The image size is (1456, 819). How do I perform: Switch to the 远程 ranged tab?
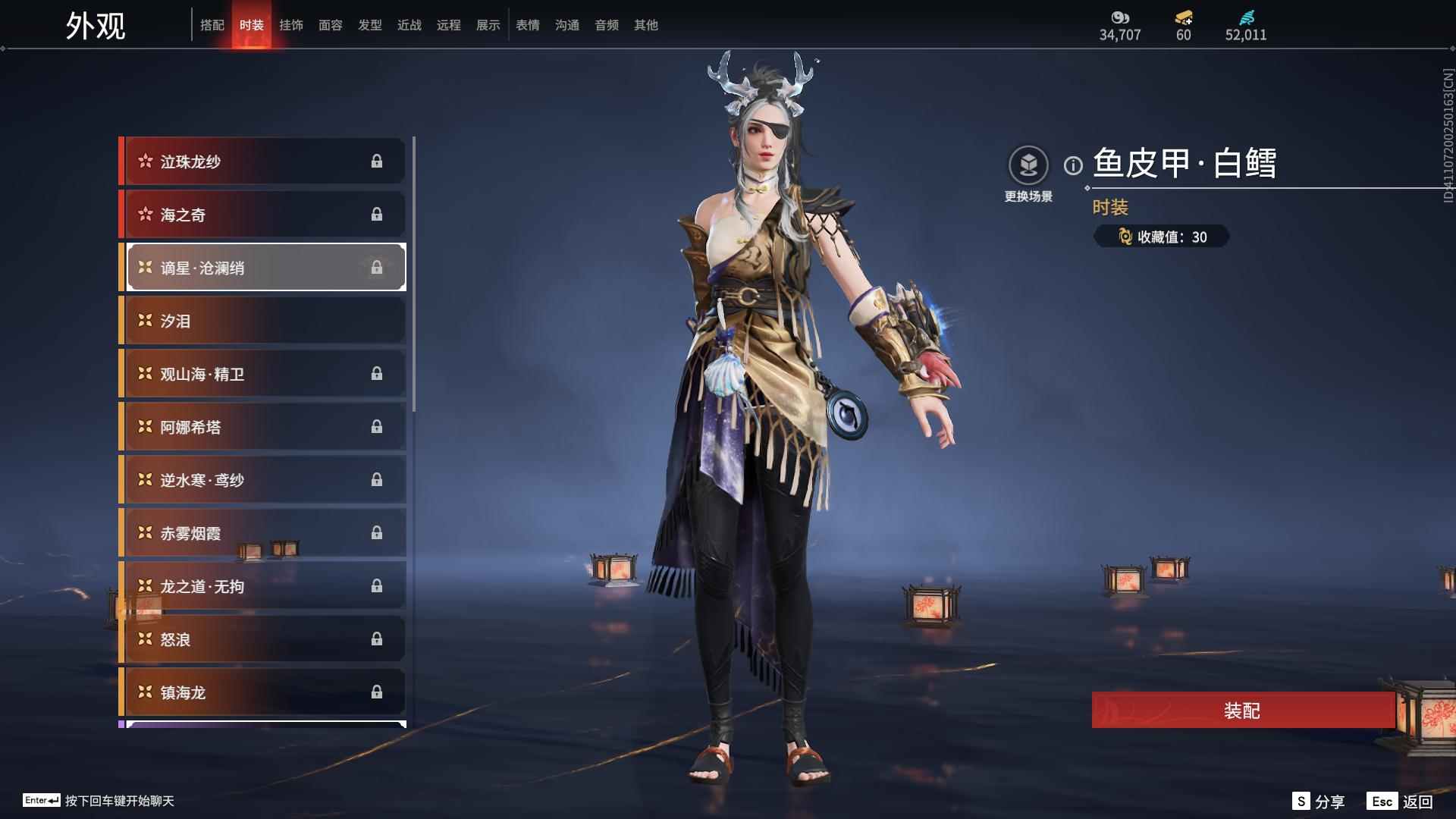point(449,25)
